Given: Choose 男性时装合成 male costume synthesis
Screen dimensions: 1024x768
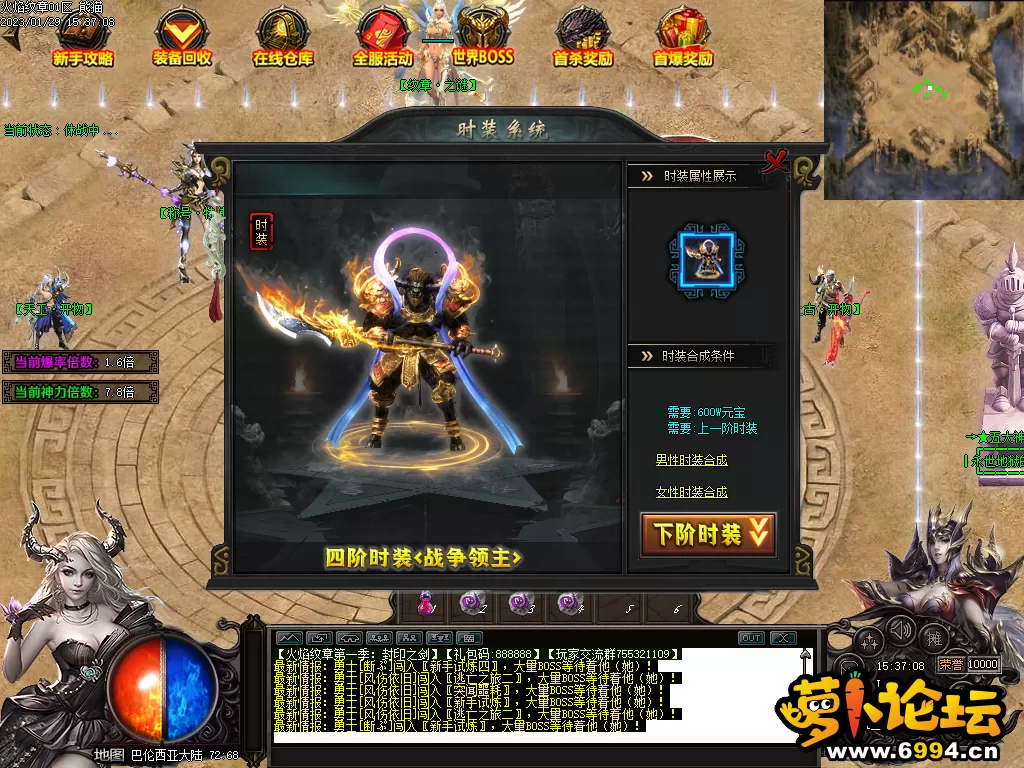Looking at the screenshot, I should coord(691,460).
